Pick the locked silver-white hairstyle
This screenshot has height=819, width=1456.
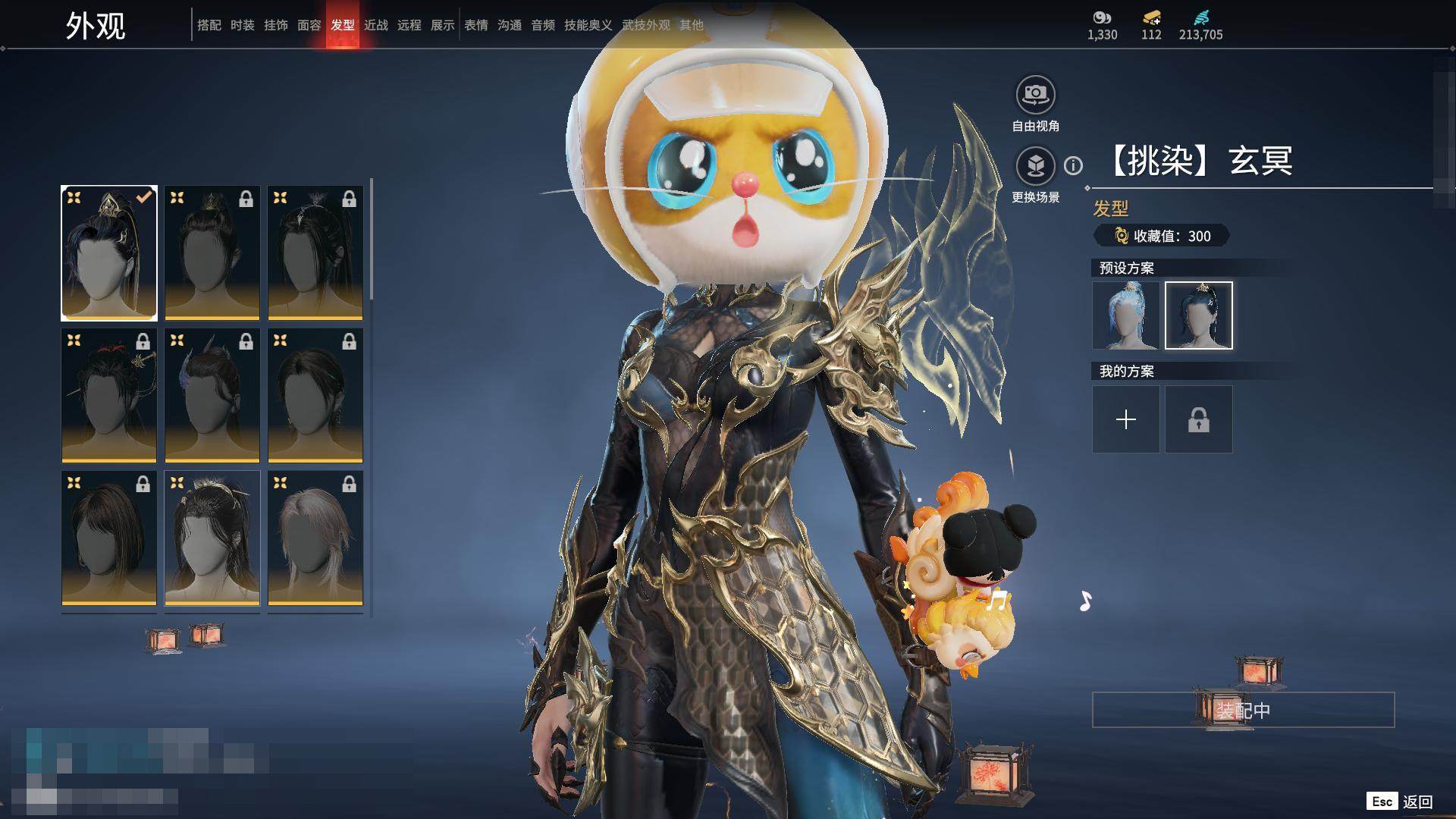[x=315, y=538]
